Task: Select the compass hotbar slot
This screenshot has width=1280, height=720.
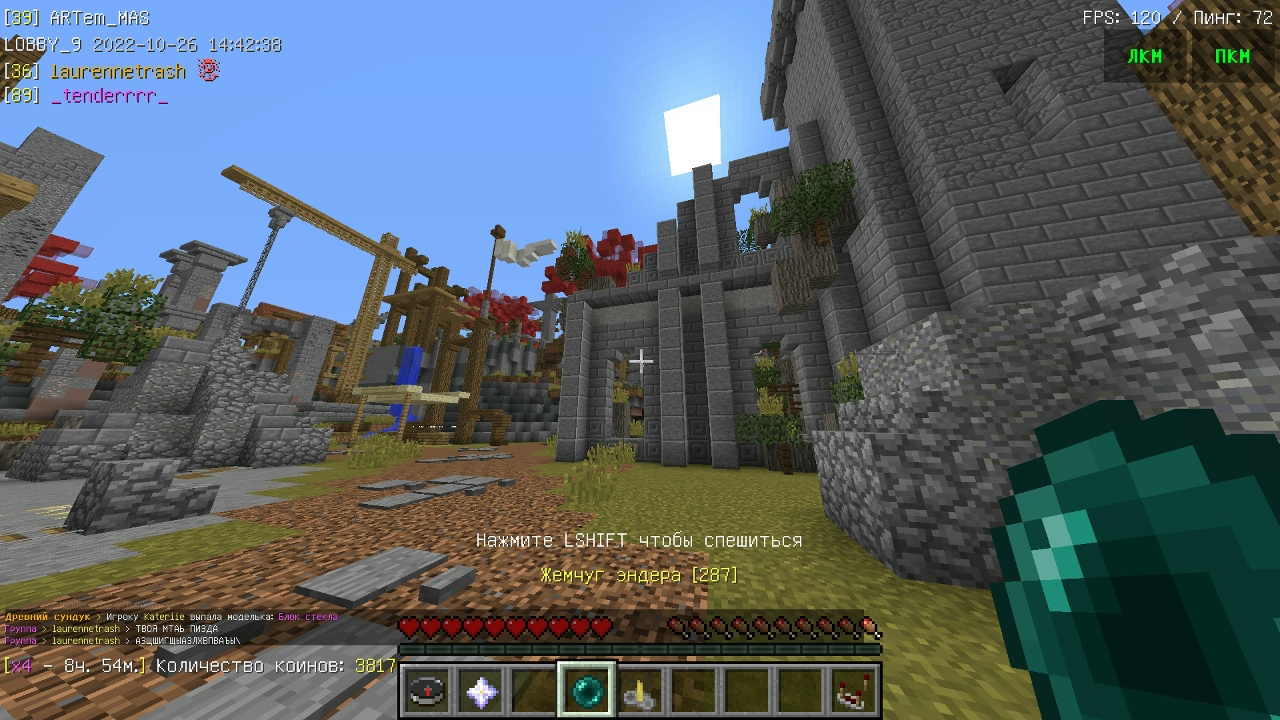Action: [426, 691]
